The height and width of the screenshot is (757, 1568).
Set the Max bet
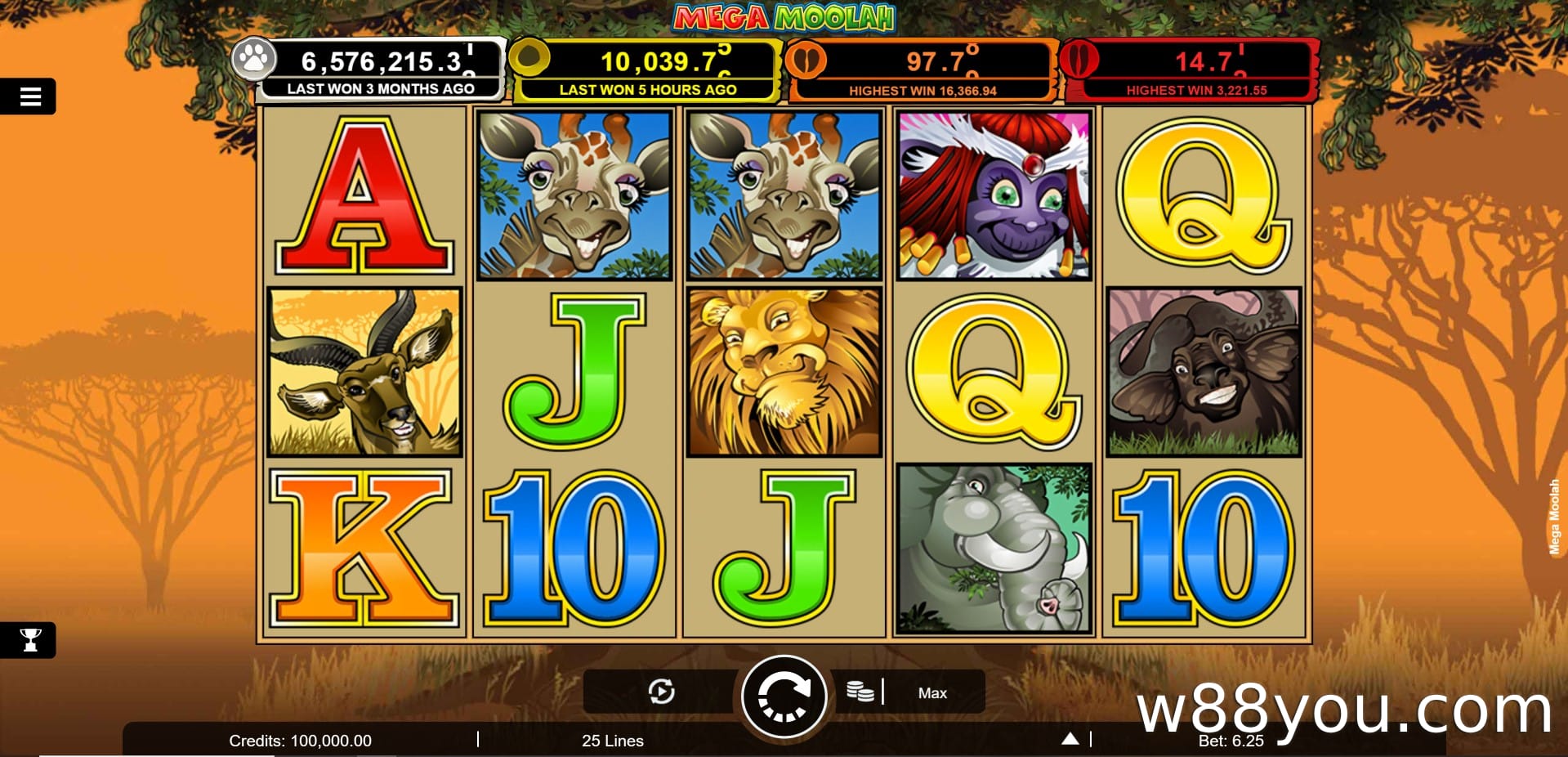[x=932, y=693]
